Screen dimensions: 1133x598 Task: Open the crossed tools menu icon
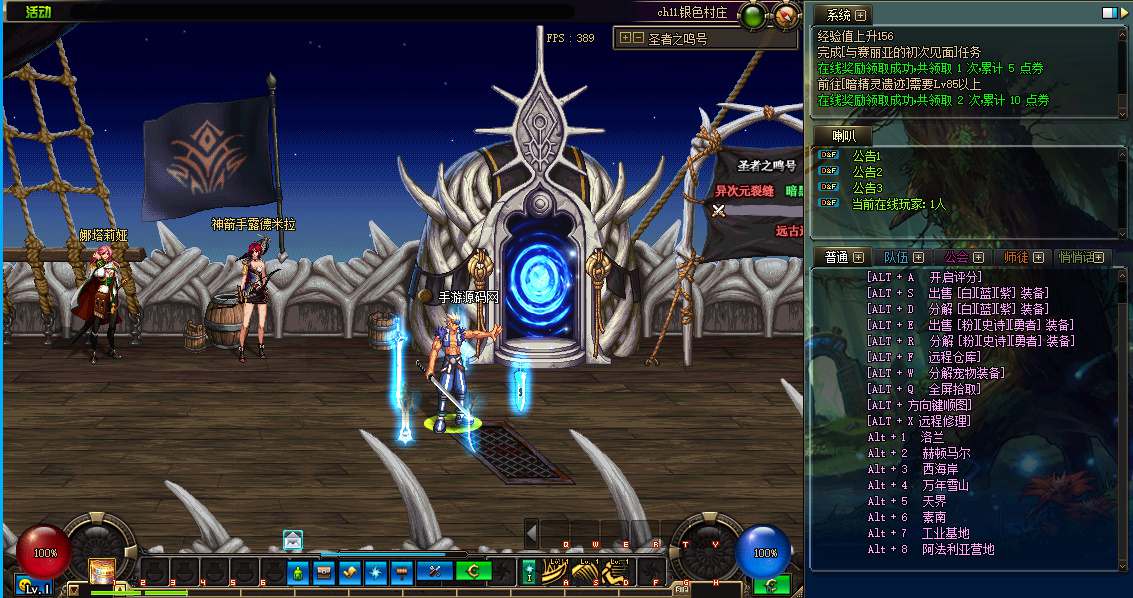[x=436, y=572]
